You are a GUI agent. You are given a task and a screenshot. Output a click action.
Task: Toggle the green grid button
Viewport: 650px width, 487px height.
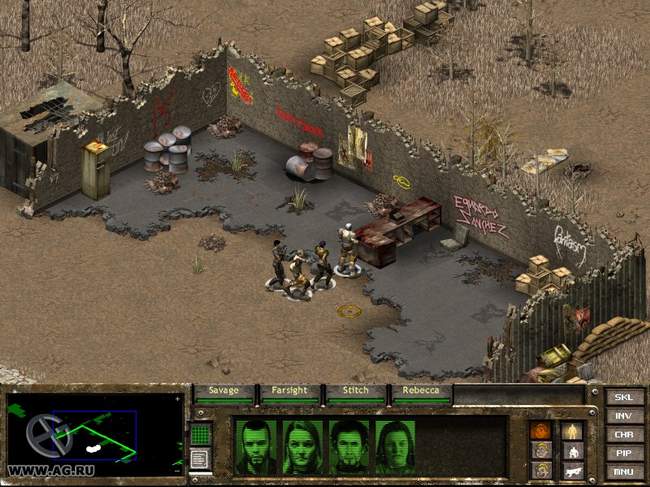[200, 434]
